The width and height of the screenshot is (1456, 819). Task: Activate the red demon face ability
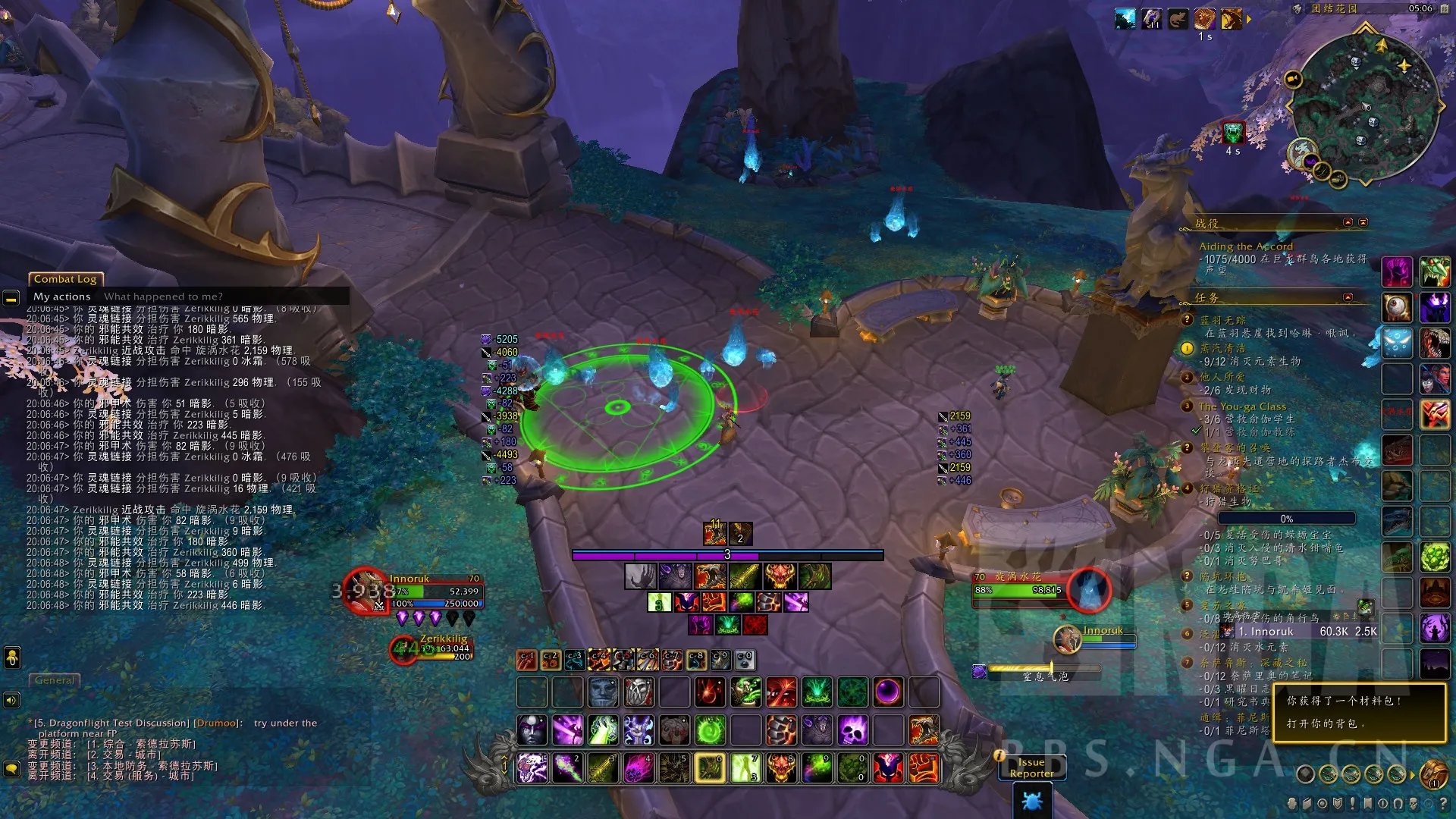781,767
